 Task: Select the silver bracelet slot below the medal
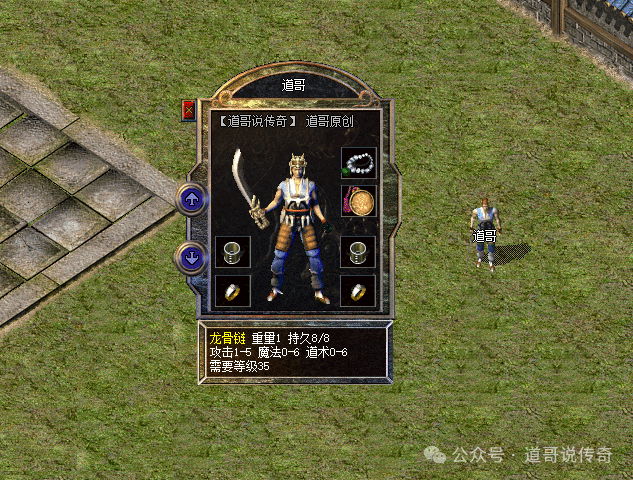point(358,252)
